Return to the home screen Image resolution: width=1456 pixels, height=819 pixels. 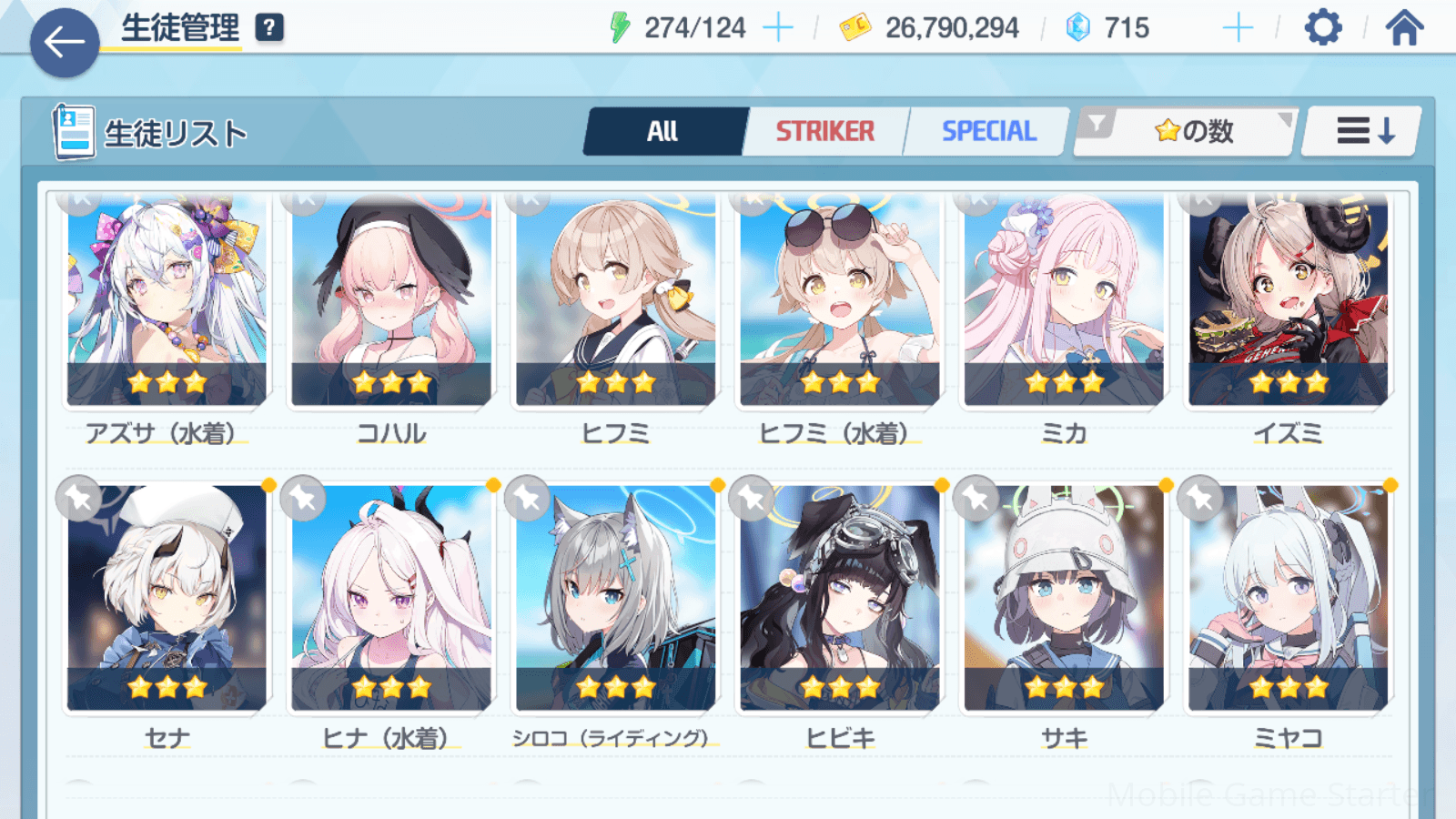tap(1404, 28)
